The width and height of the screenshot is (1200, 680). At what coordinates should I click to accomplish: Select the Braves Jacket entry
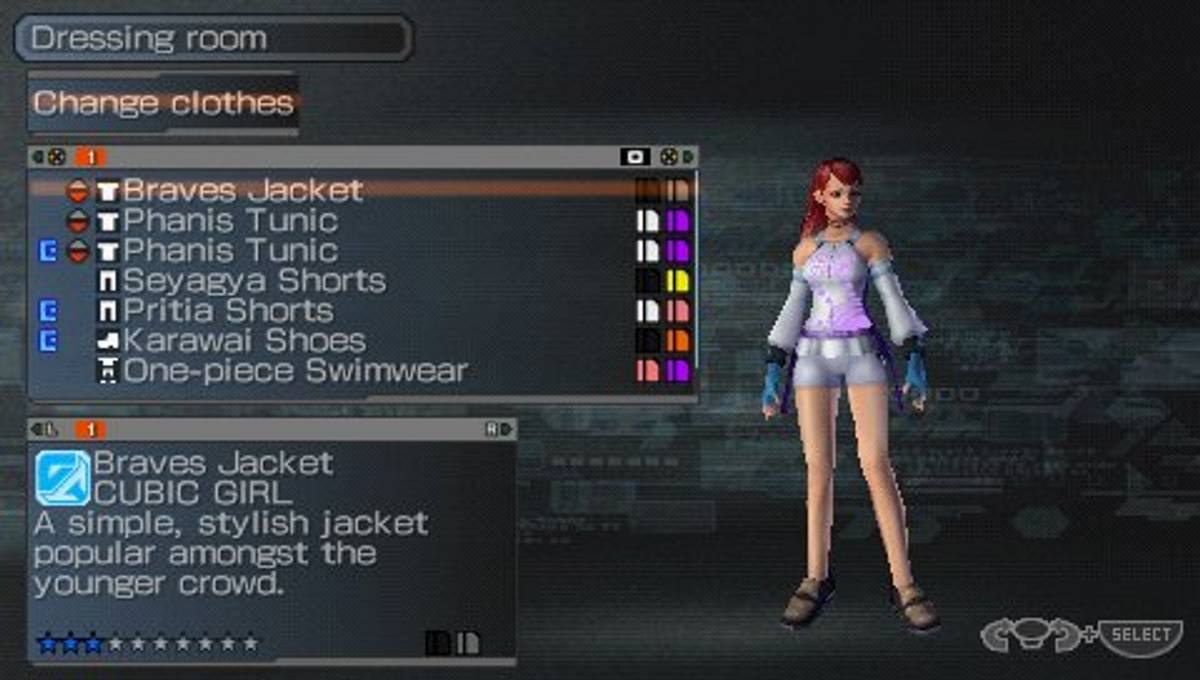tap(243, 190)
